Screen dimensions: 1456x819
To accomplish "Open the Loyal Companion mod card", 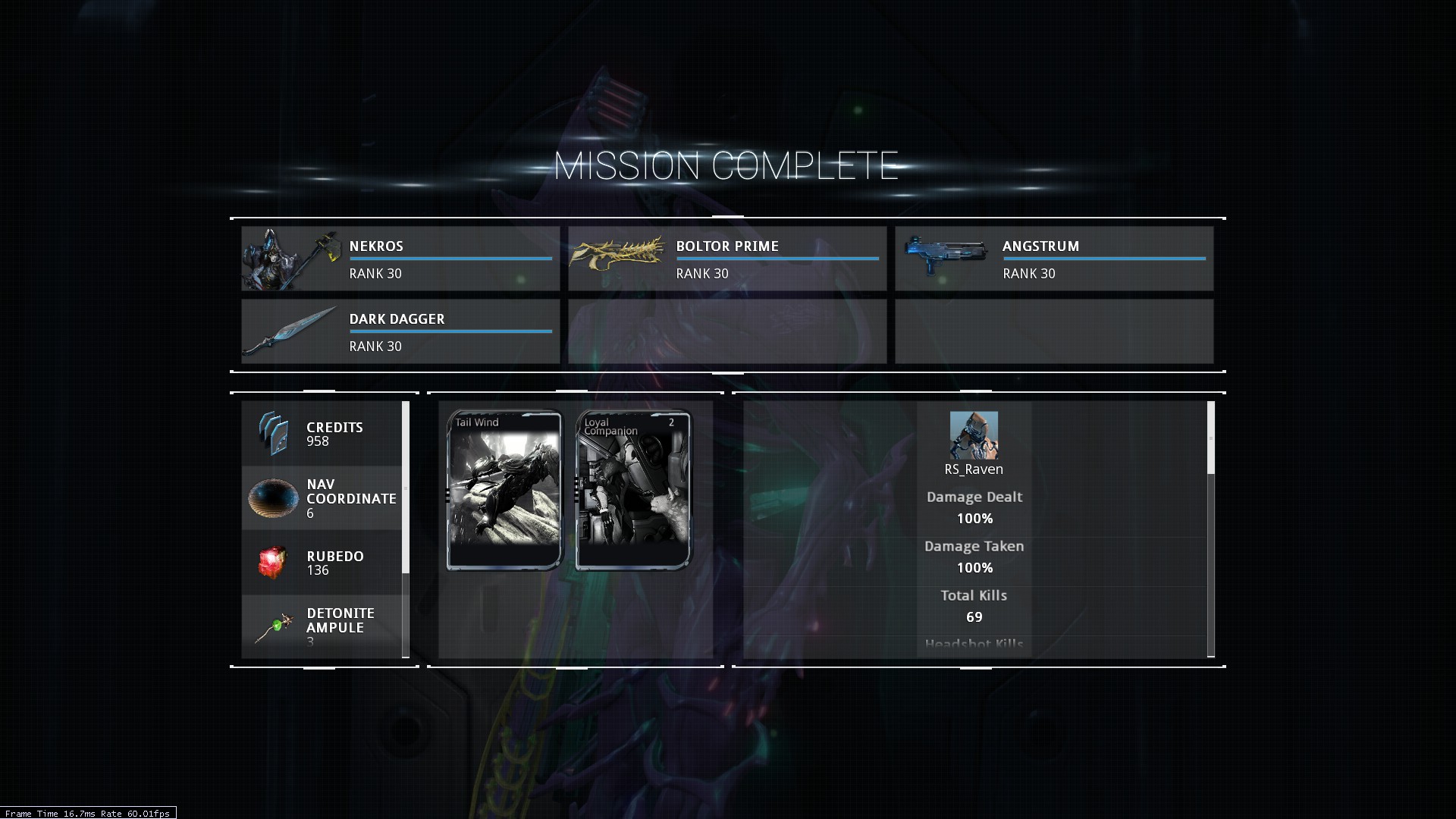I will tap(633, 490).
